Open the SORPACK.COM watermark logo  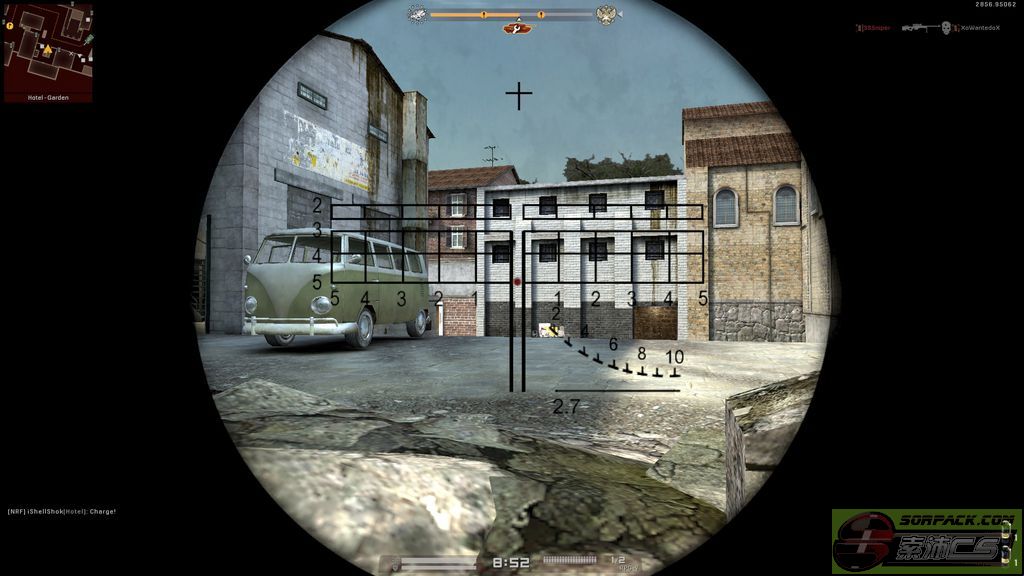tap(925, 540)
